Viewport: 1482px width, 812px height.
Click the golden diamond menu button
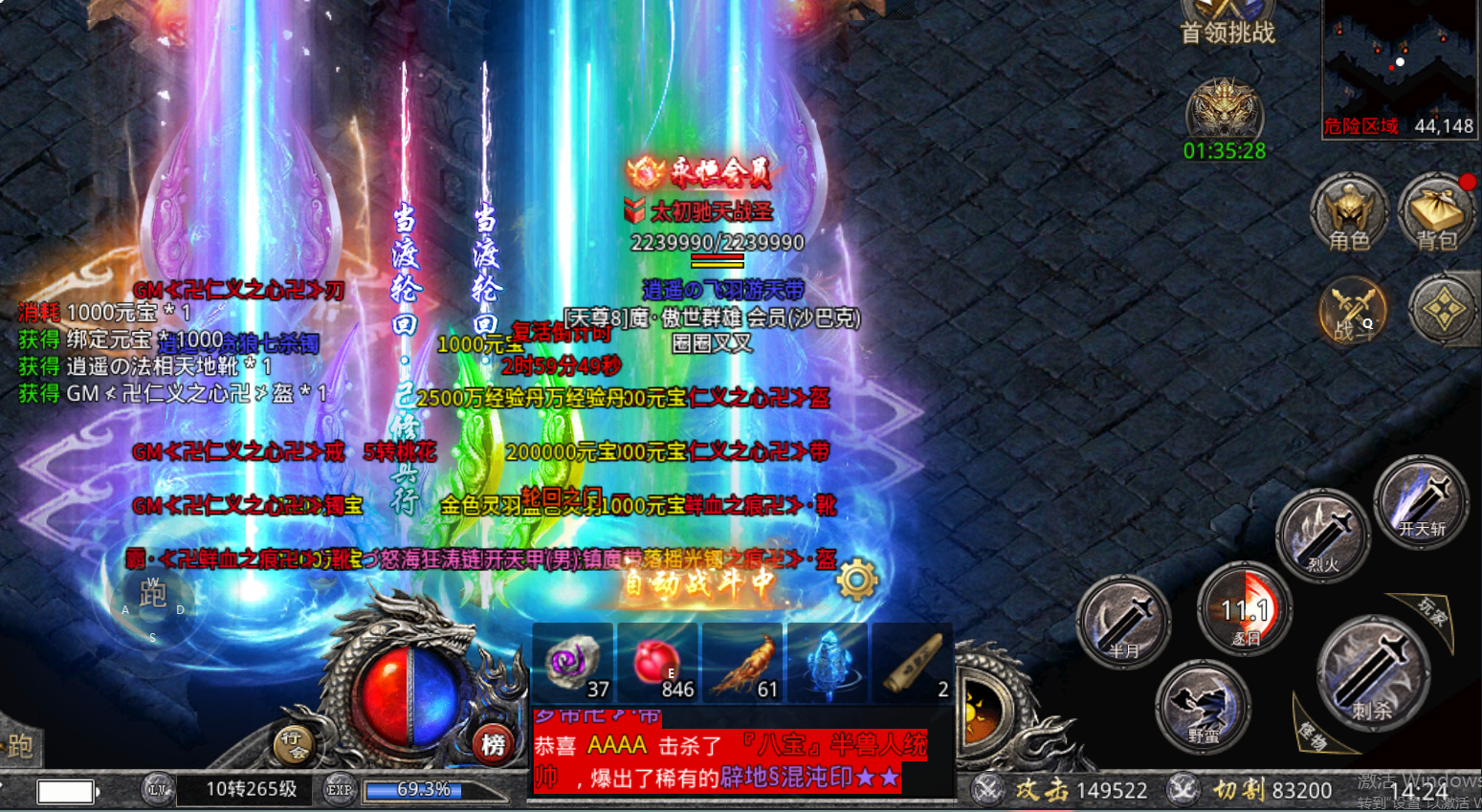tap(1444, 310)
